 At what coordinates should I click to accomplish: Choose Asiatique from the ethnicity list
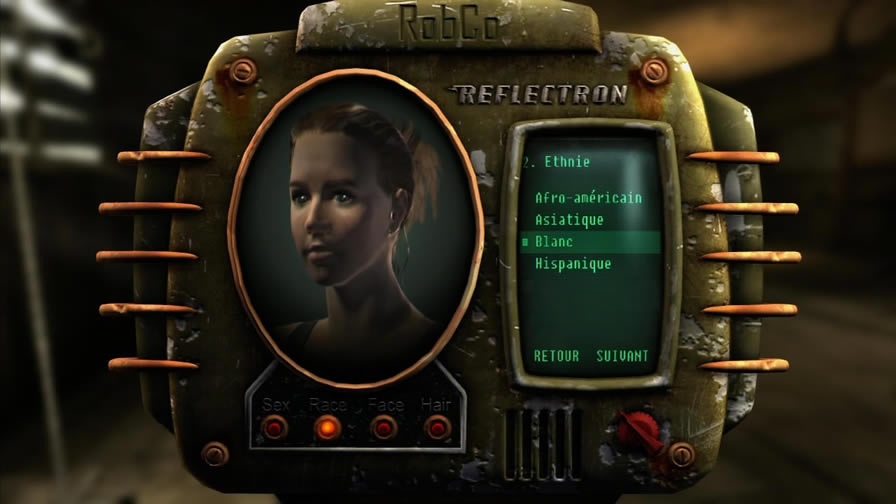[x=569, y=219]
